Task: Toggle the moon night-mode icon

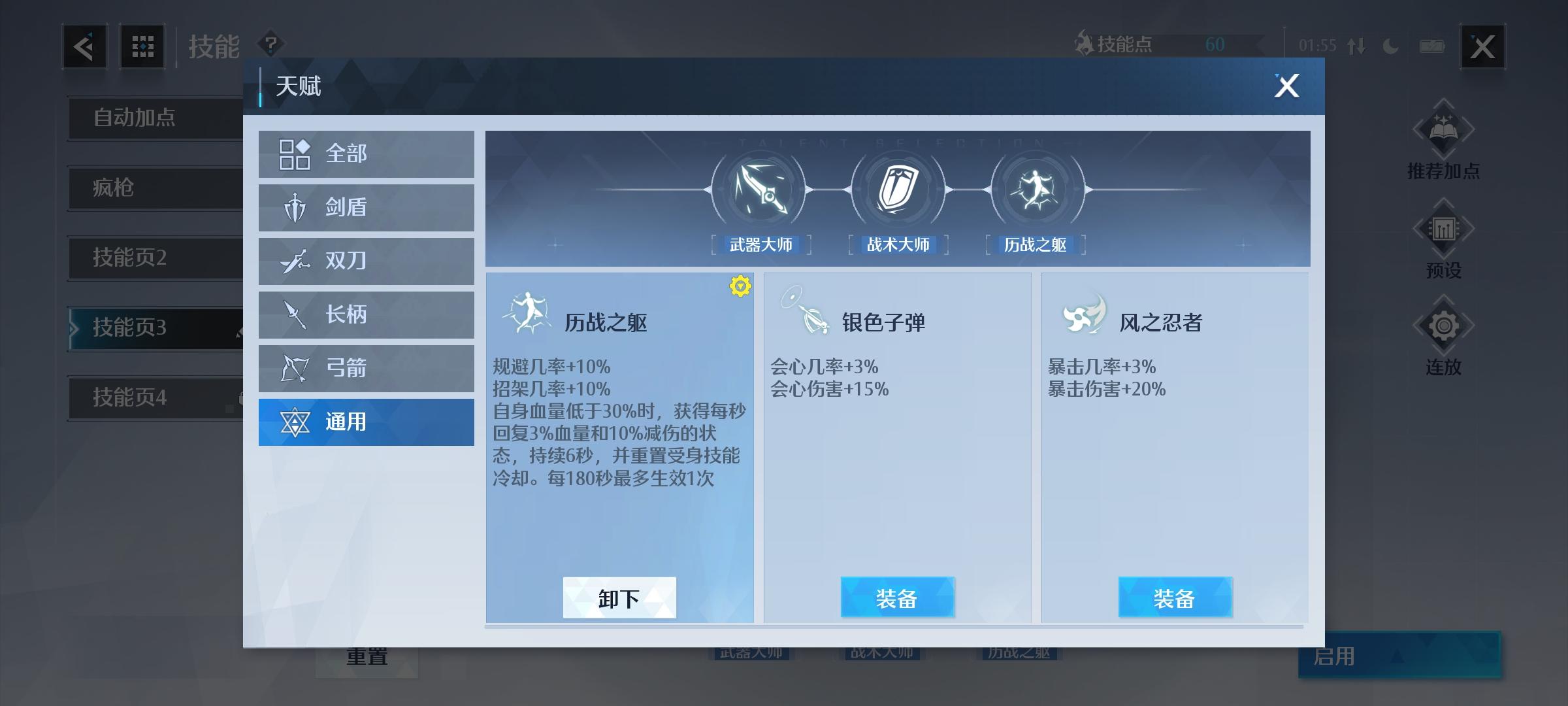Action: coord(1390,46)
